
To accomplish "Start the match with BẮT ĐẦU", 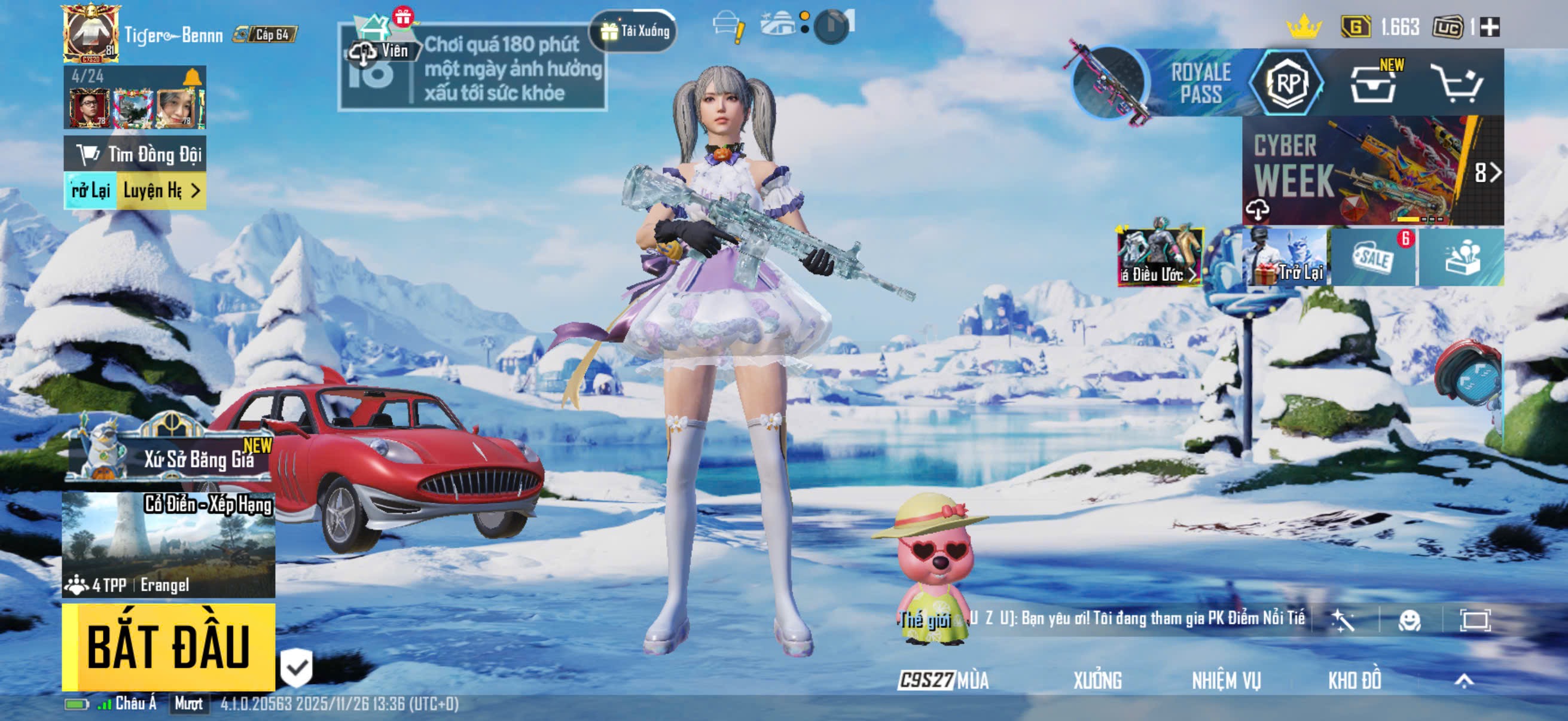I will [x=169, y=646].
